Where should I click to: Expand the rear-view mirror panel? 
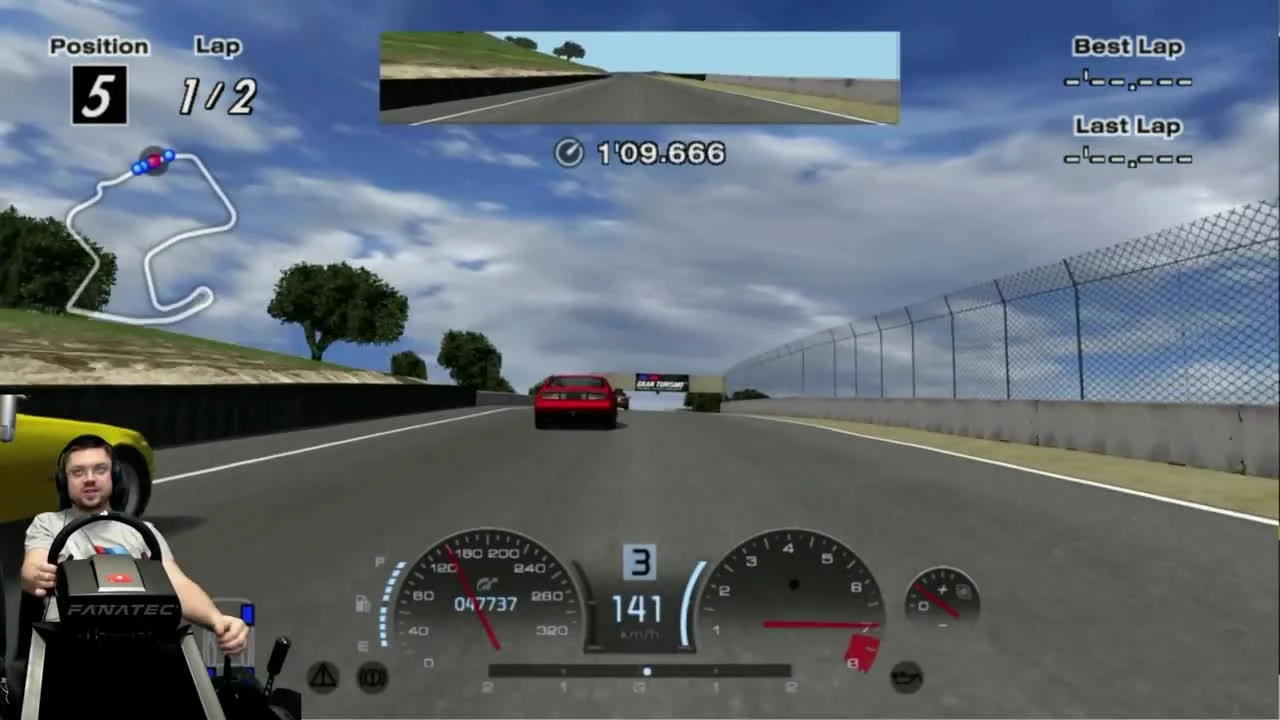point(639,77)
